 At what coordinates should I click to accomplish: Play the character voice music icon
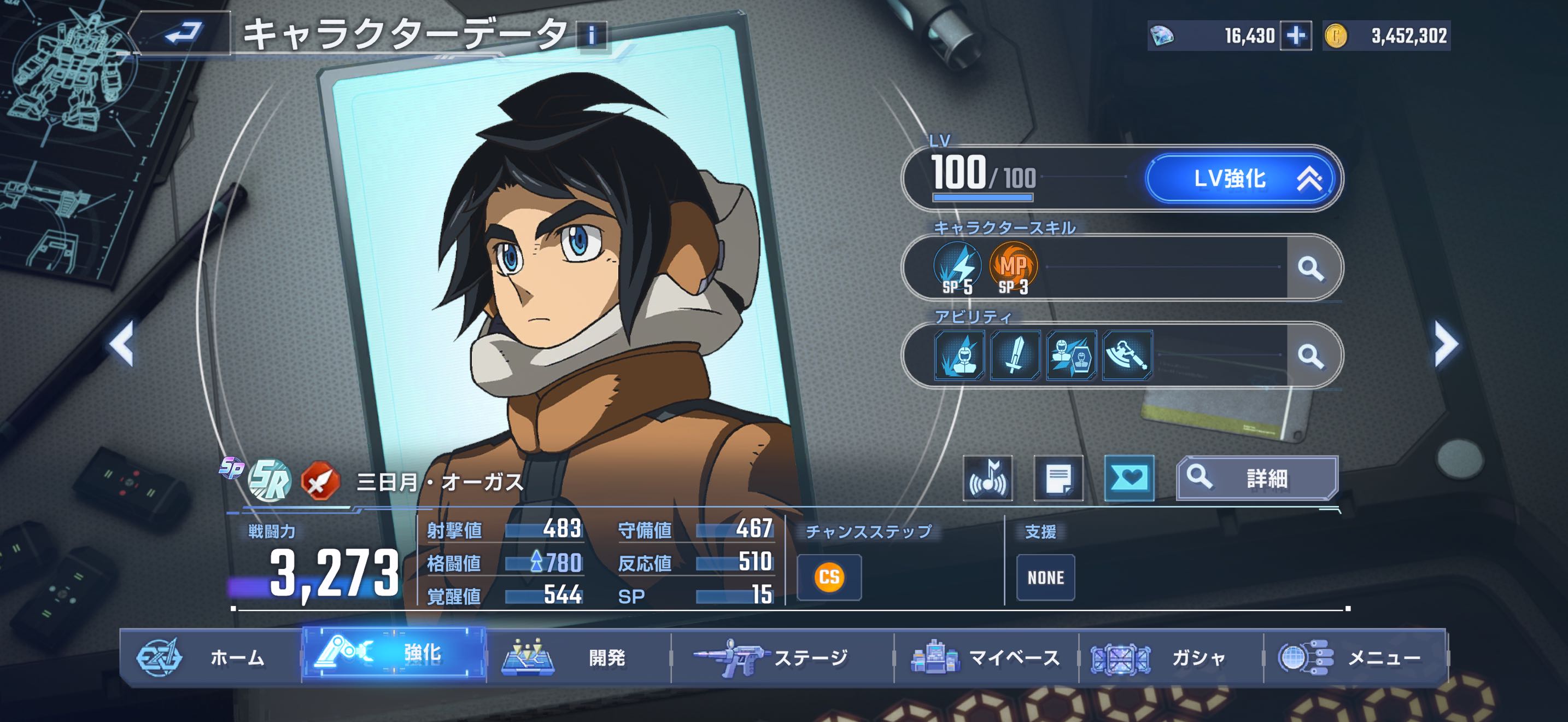pos(988,479)
